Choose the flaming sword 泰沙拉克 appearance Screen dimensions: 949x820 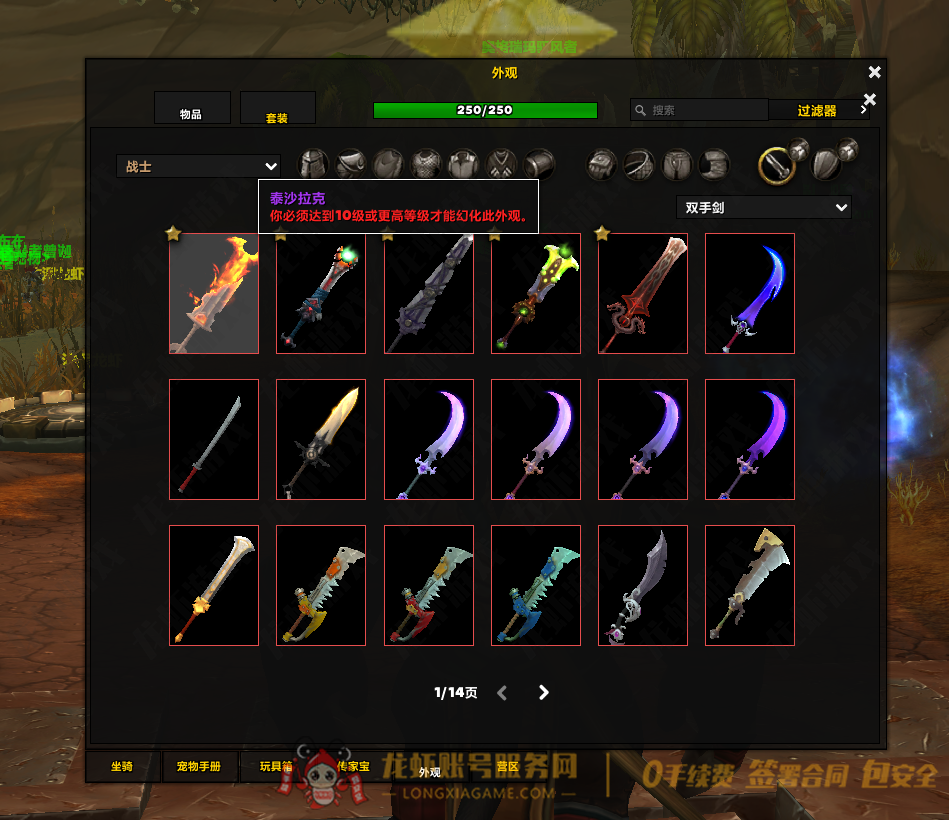point(214,294)
